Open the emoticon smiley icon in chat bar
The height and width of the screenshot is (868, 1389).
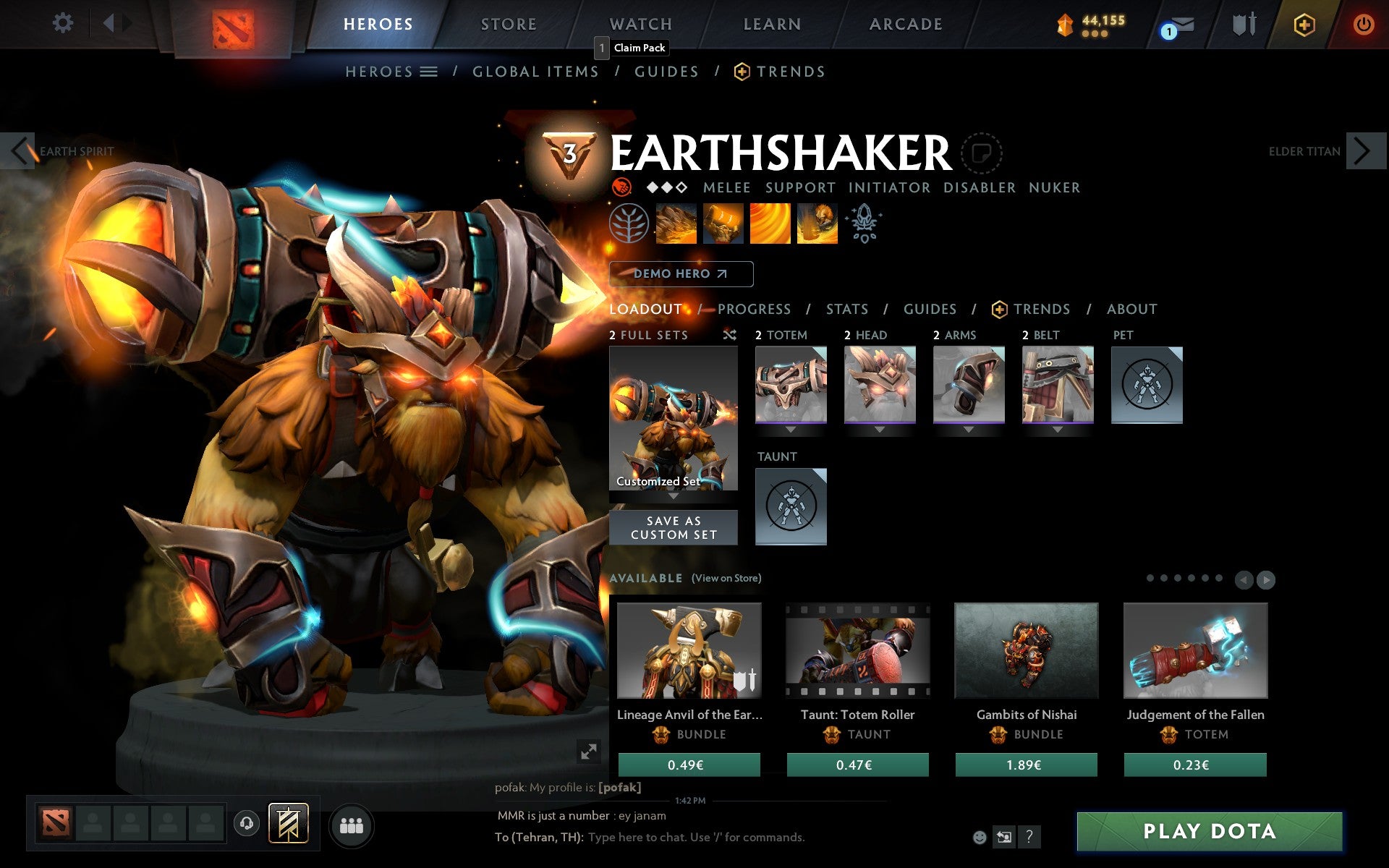point(981,838)
